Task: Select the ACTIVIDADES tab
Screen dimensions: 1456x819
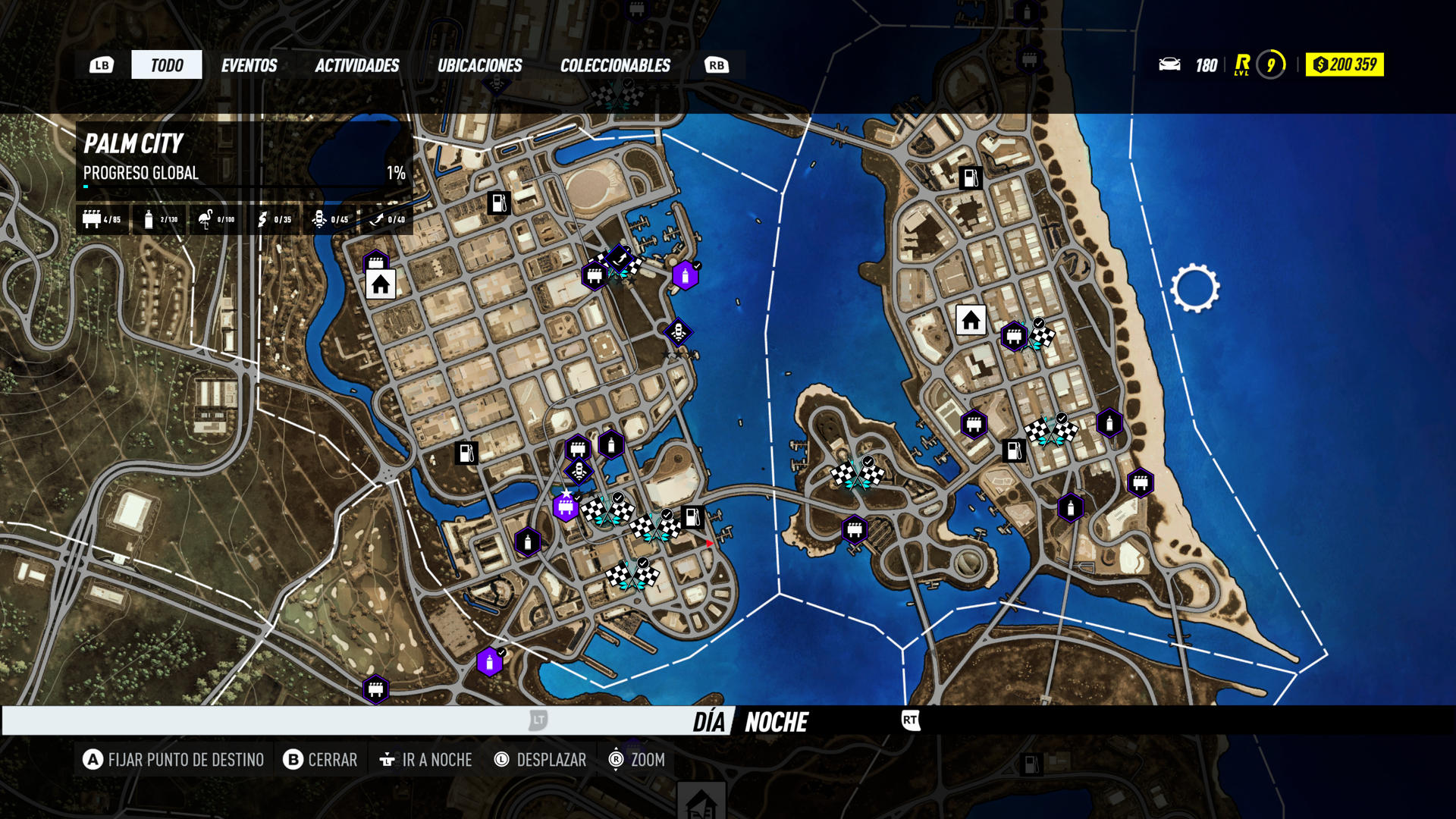Action: coord(357,65)
